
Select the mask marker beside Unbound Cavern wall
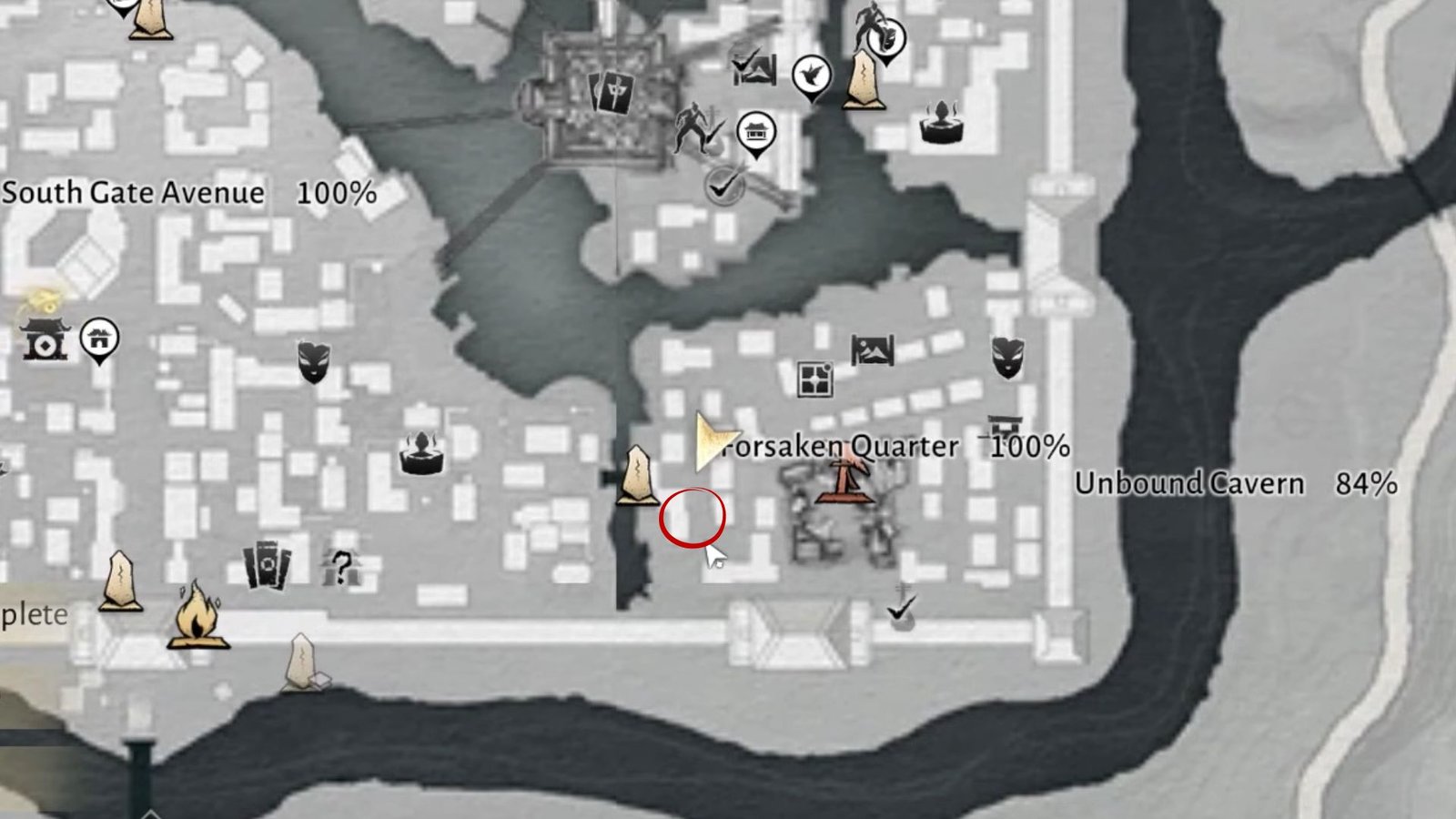1007,358
